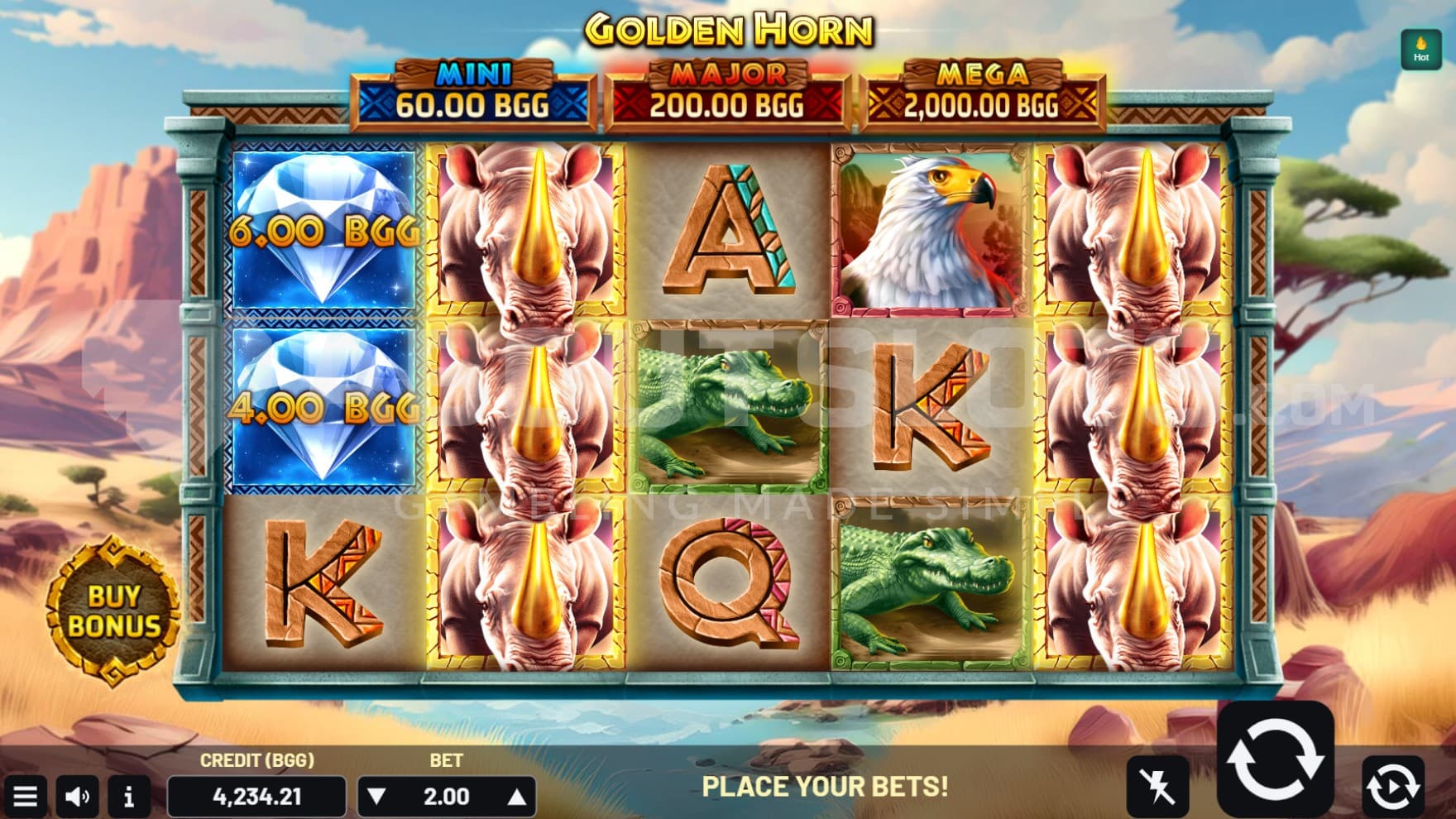Image resolution: width=1456 pixels, height=819 pixels.
Task: Start autoplay spins
Action: 1393,785
